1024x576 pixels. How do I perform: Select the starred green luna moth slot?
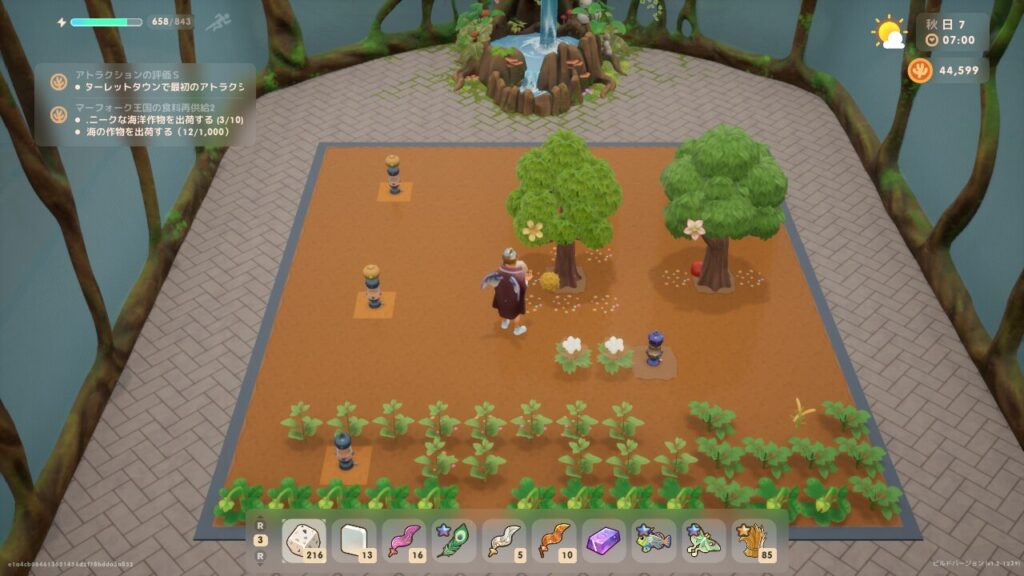[704, 541]
